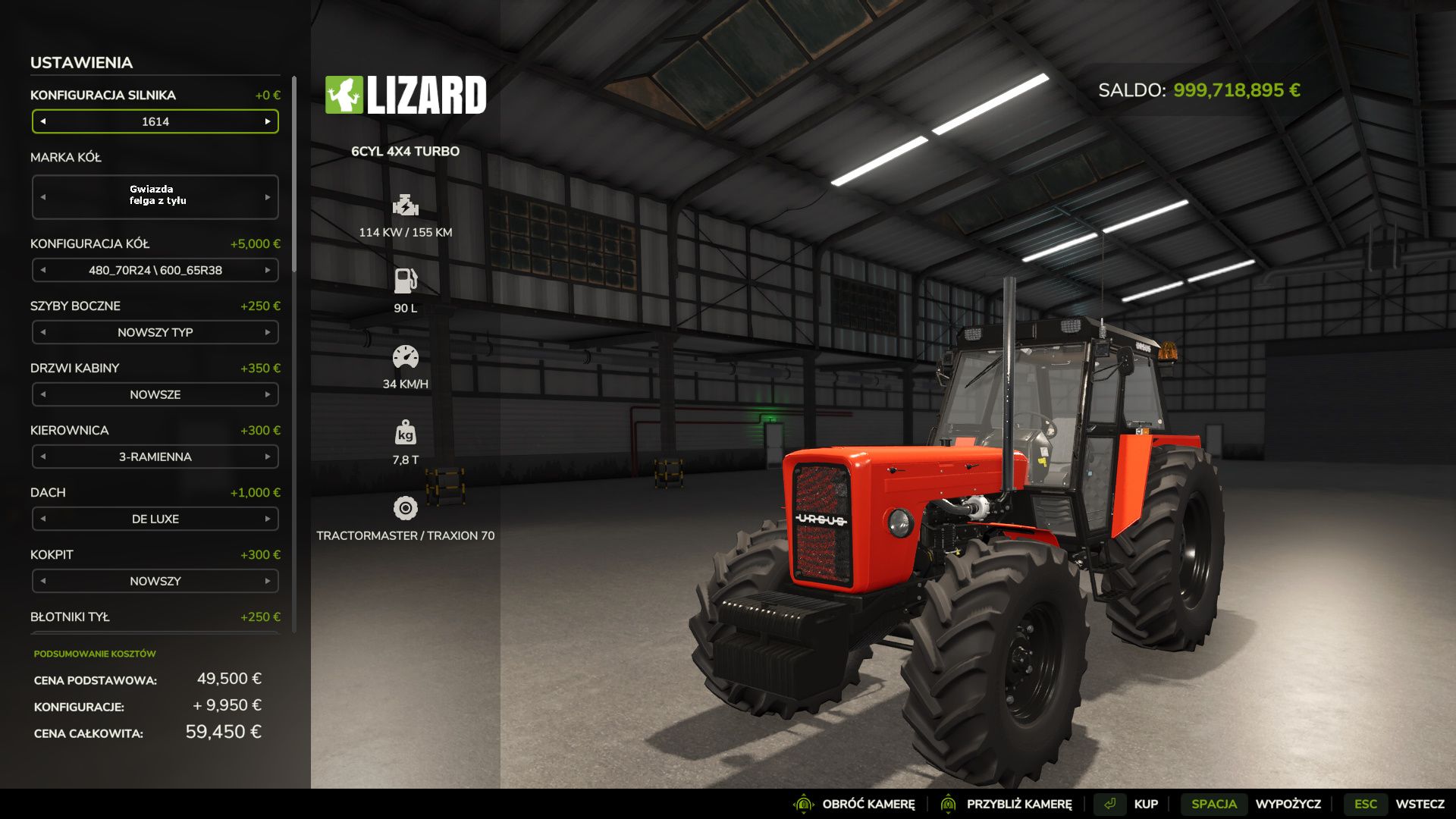1456x819 pixels.
Task: Select the fuel capacity icon above 90 L
Action: (x=406, y=280)
